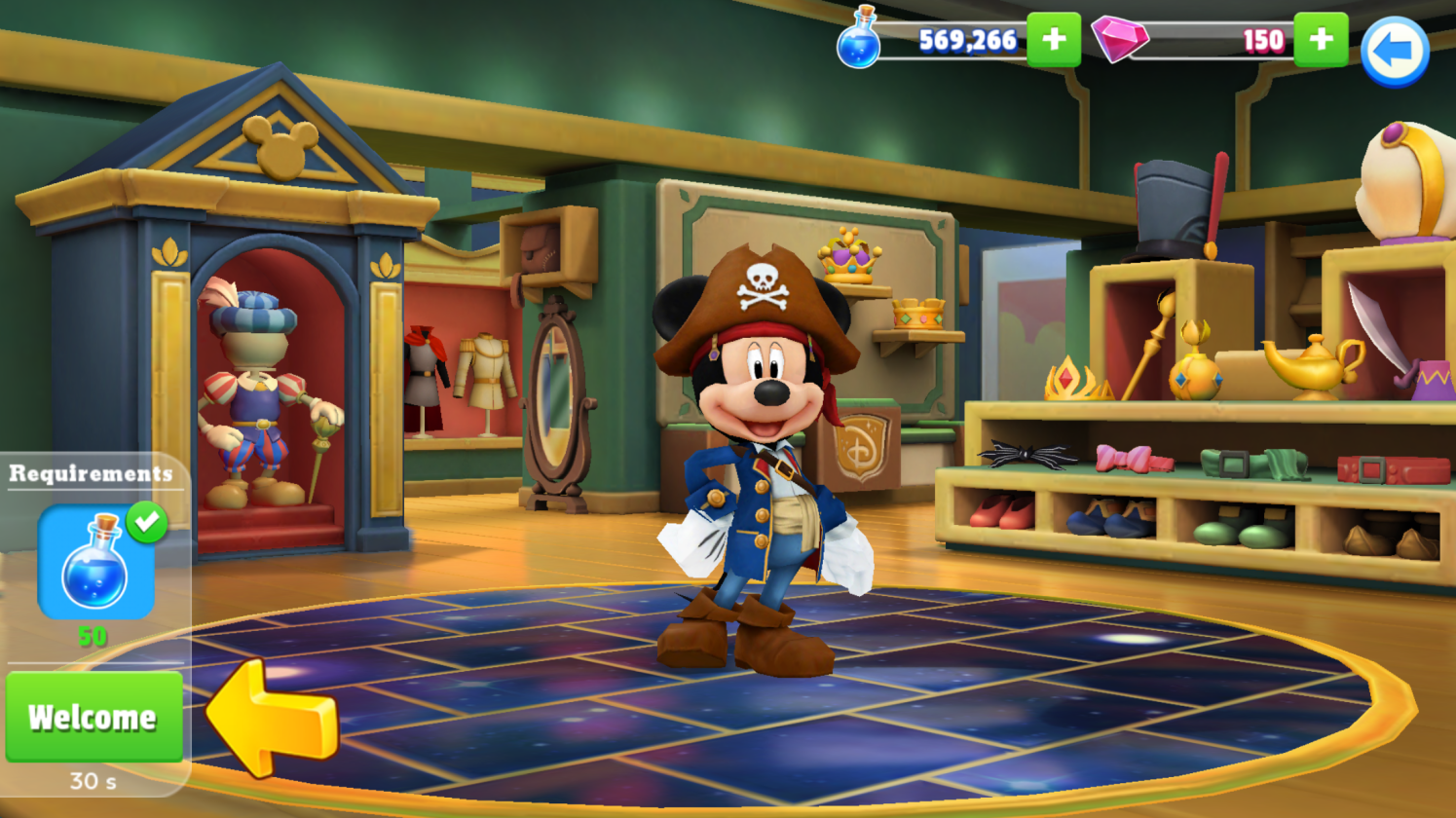
Task: Buy more gems using the plus button
Action: point(1320,40)
